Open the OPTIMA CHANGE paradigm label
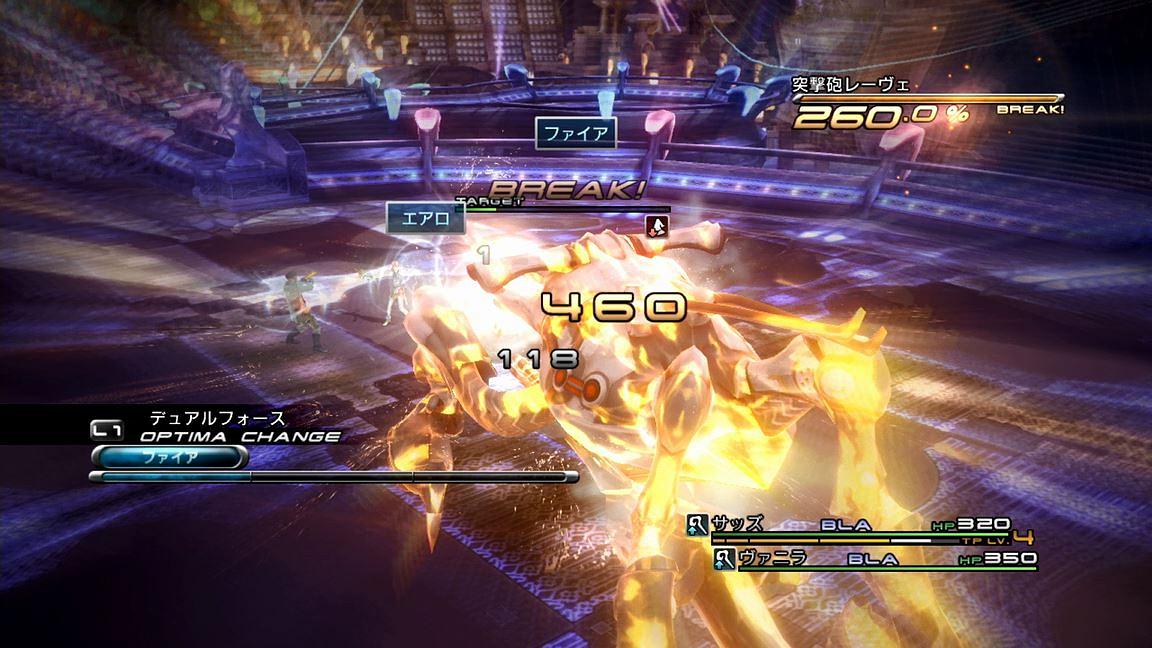The height and width of the screenshot is (648, 1152). click(x=239, y=436)
